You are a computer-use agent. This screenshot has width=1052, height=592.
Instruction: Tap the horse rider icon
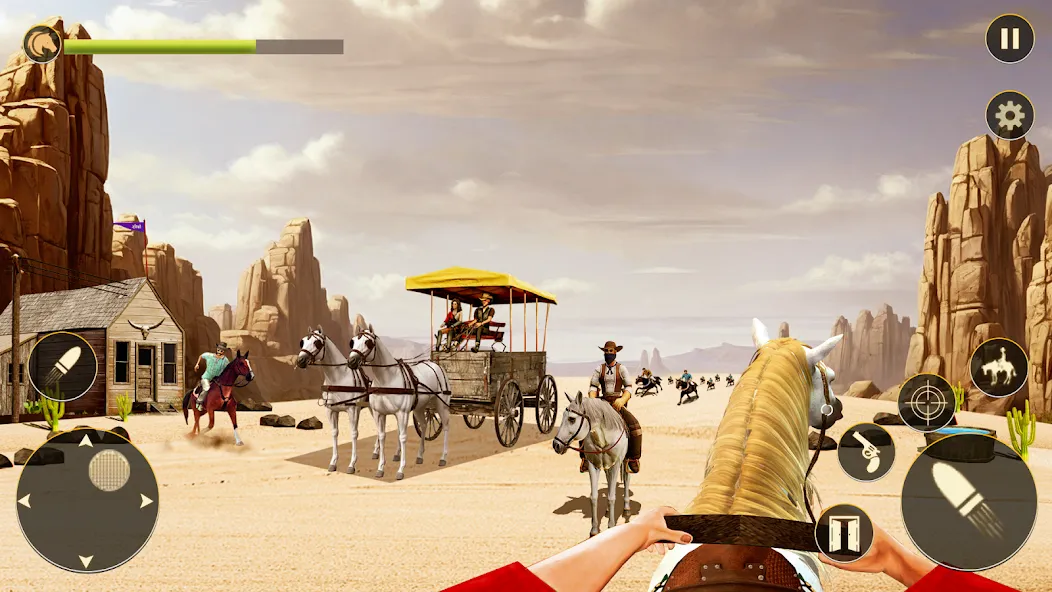[x=998, y=367]
